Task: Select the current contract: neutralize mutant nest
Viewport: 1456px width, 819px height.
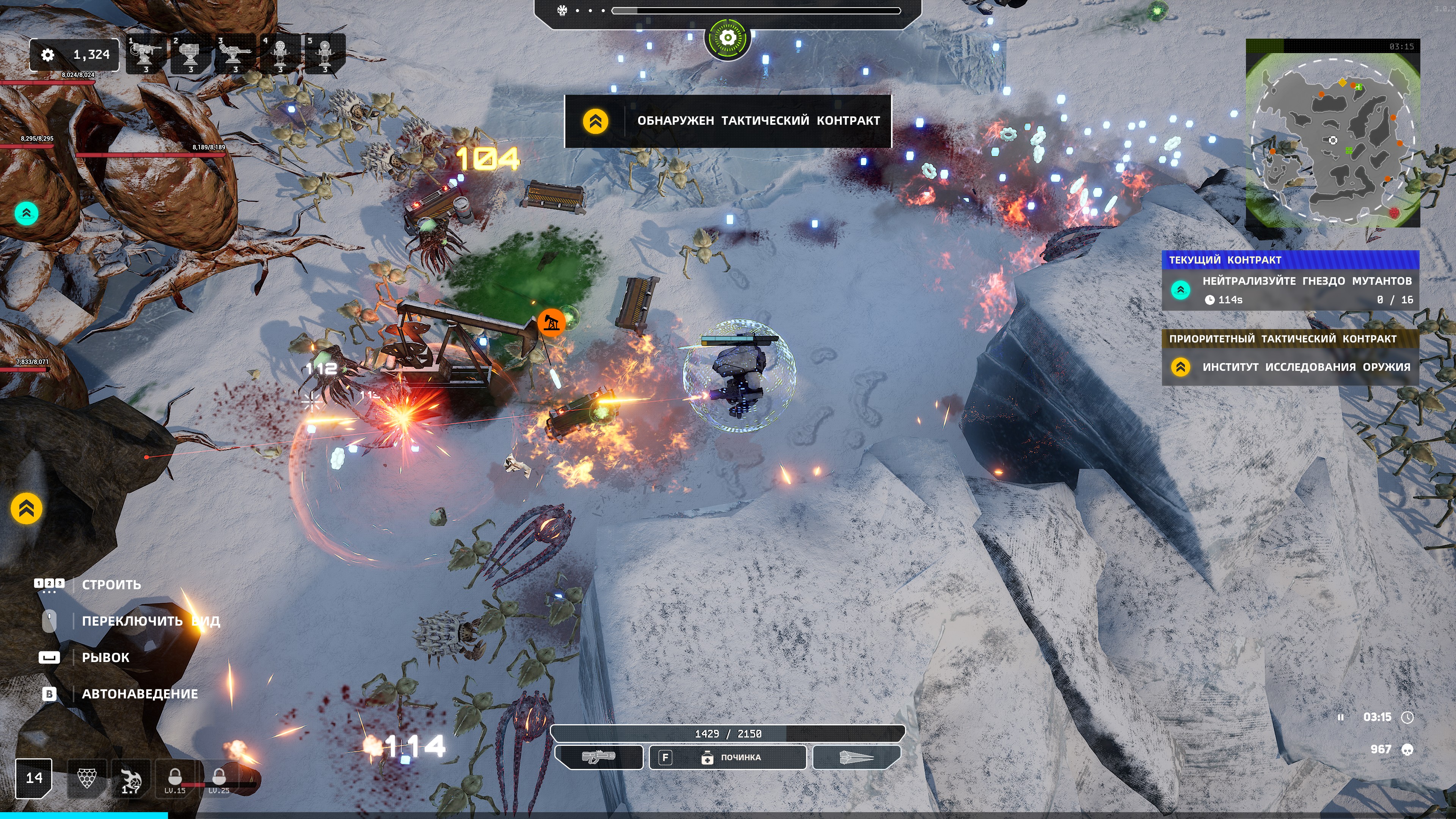Action: [x=1290, y=289]
